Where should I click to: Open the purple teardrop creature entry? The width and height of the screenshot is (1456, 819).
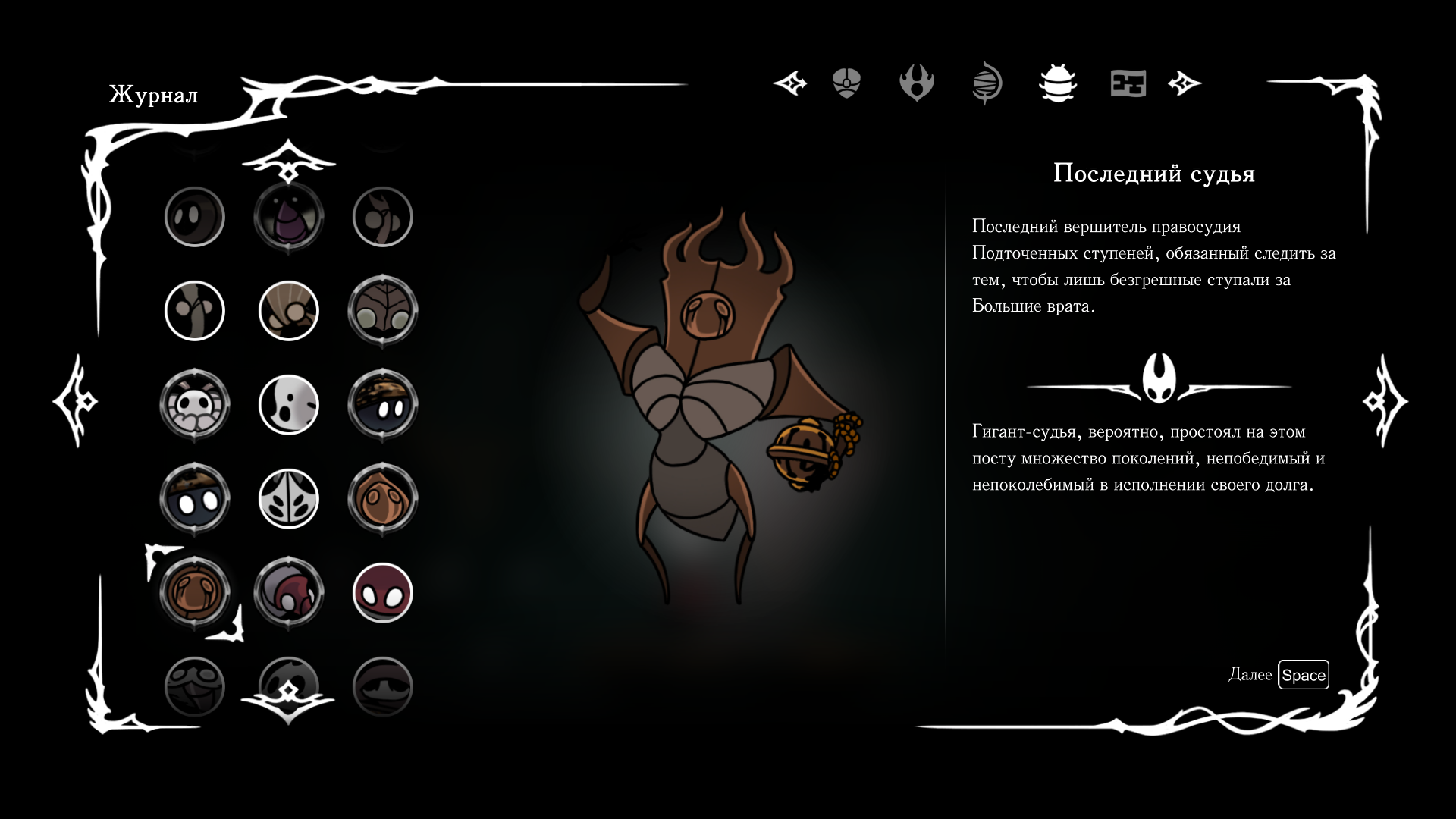(x=288, y=217)
